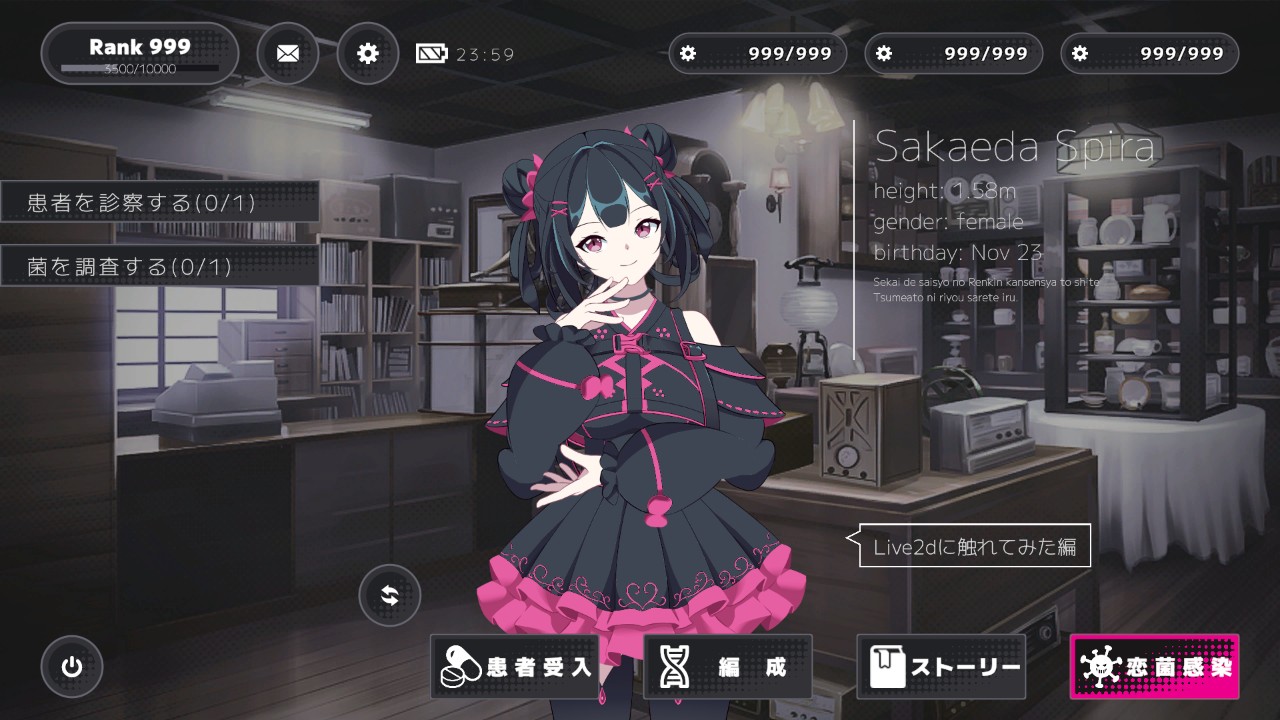Check the battery status icon beside the clock
The image size is (1280, 720).
click(x=430, y=52)
